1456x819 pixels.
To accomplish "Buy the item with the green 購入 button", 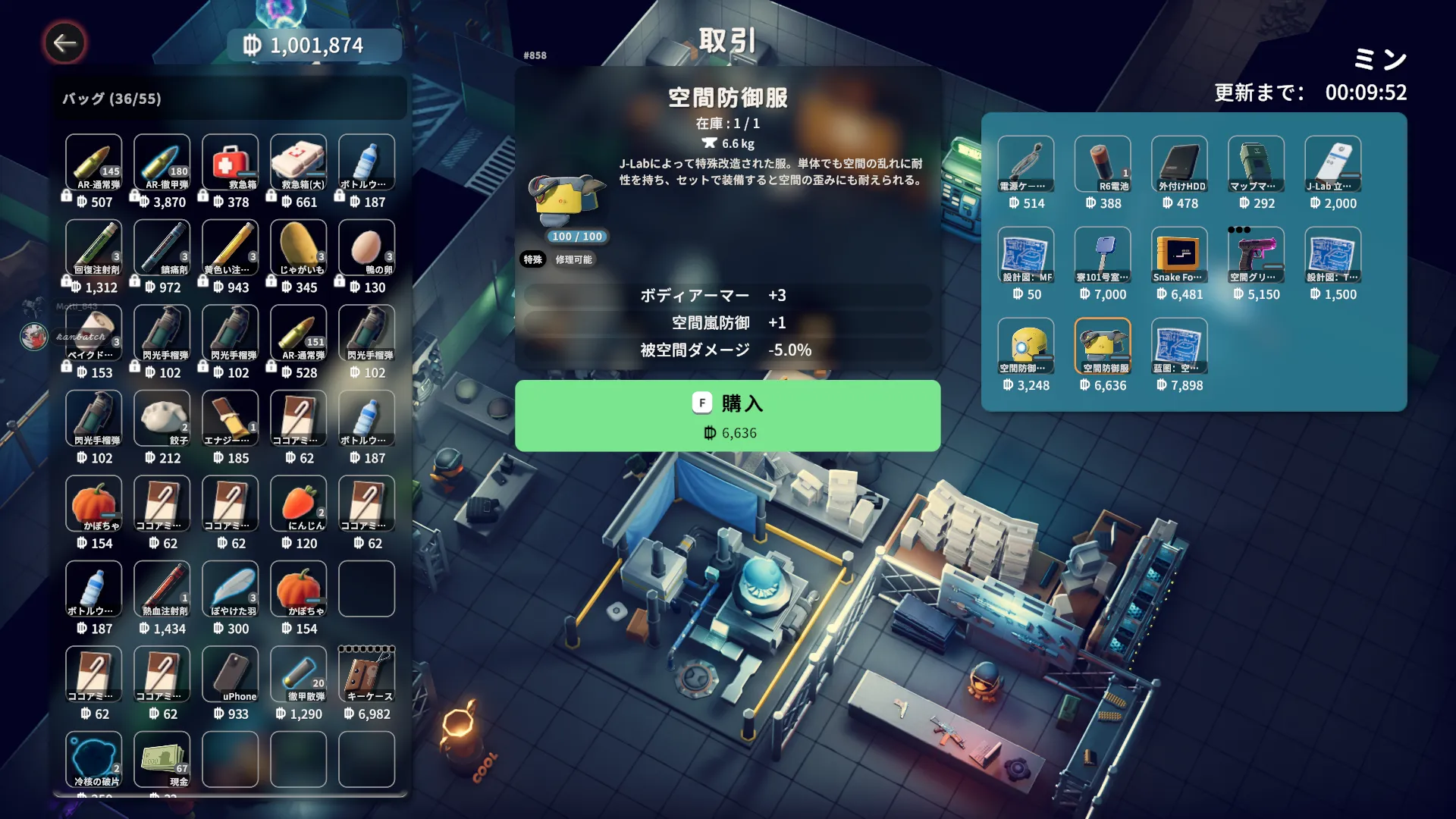I will coord(727,416).
